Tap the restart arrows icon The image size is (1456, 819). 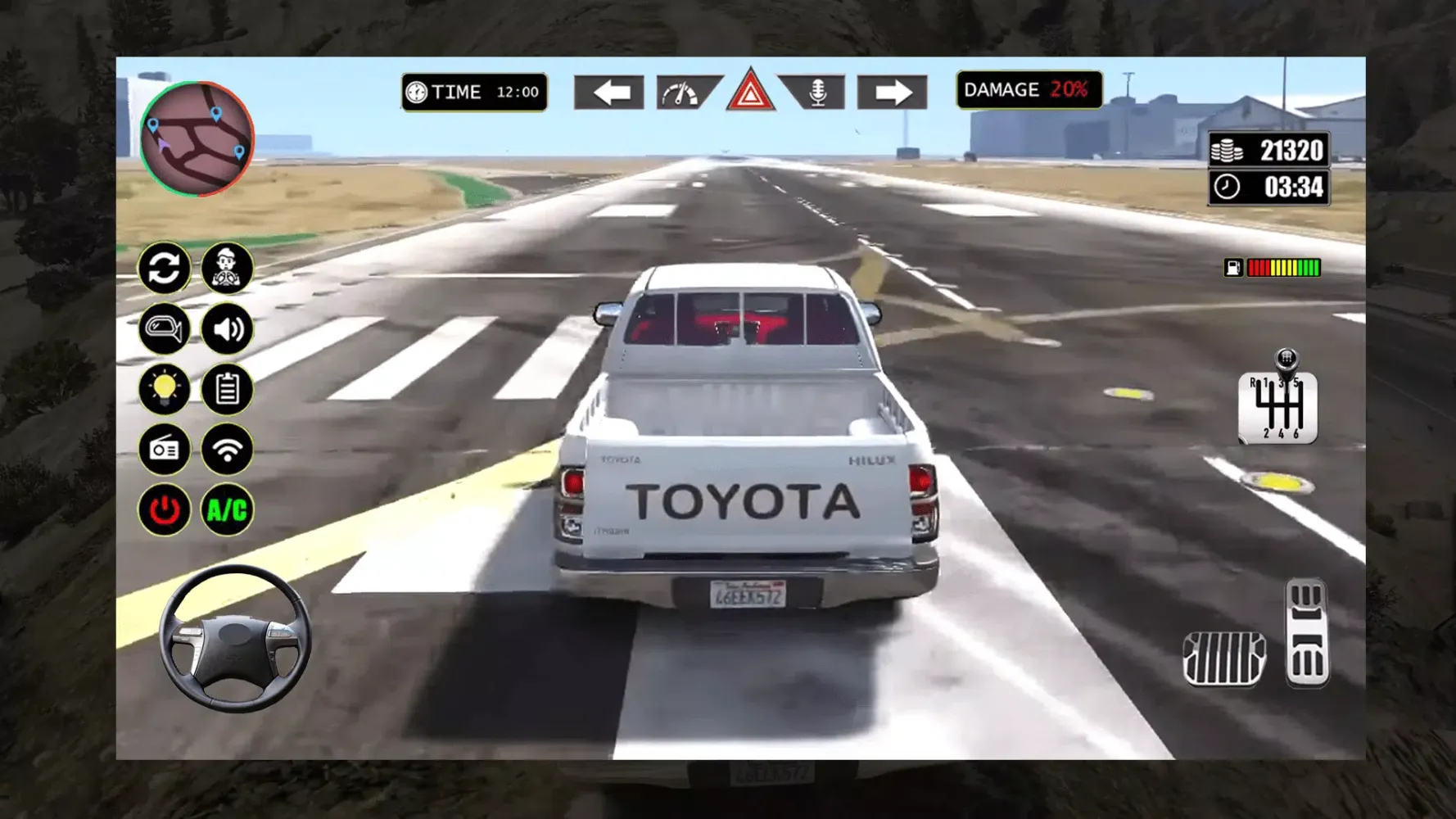click(165, 269)
